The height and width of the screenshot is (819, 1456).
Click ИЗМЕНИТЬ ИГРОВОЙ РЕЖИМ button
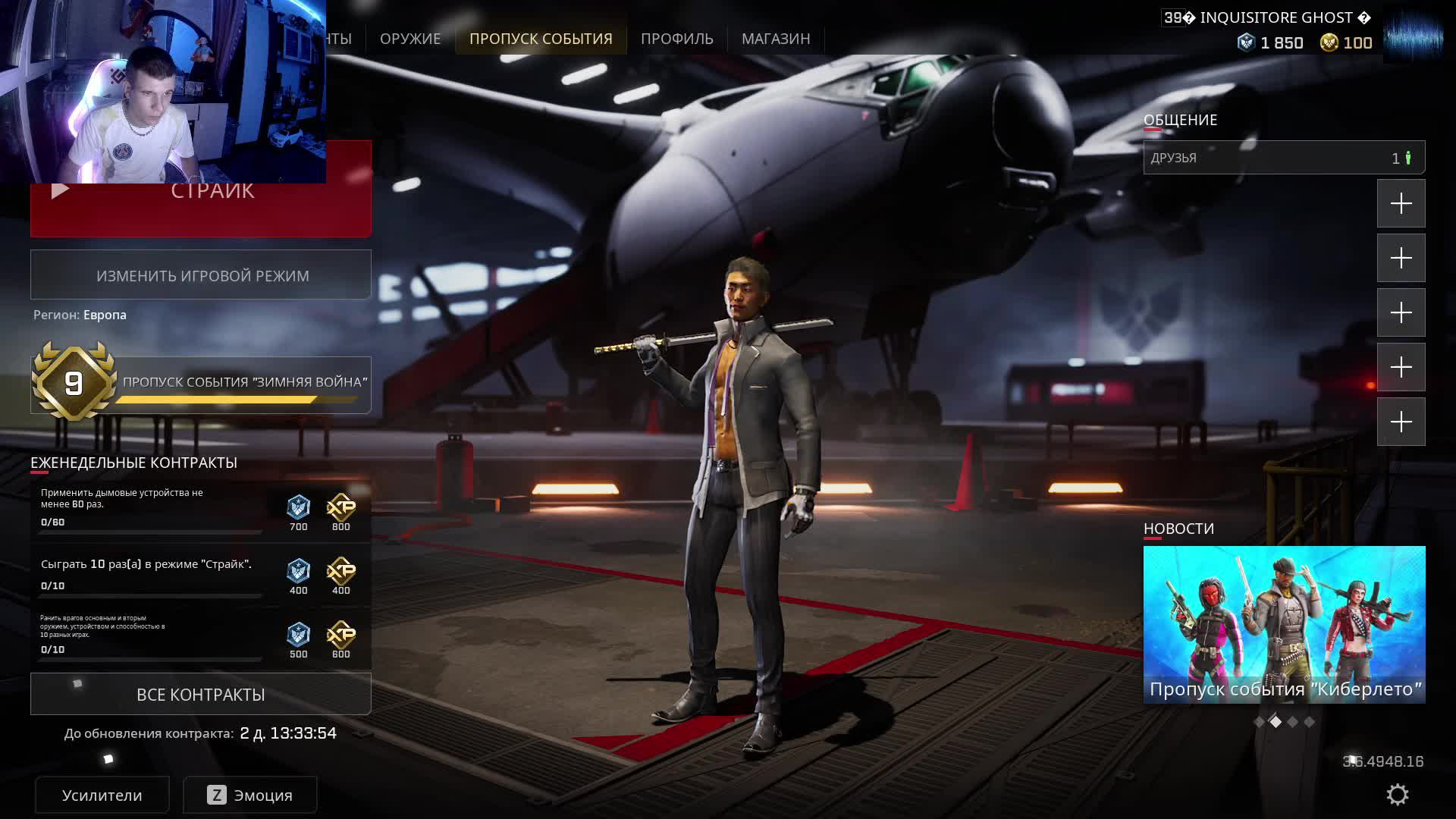click(x=201, y=275)
